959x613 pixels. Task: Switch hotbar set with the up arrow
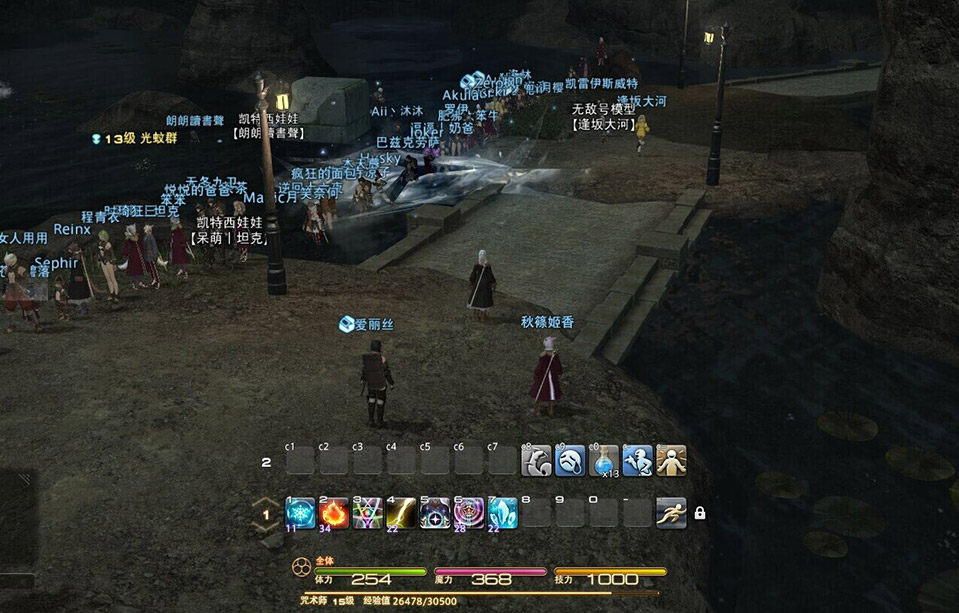click(267, 501)
